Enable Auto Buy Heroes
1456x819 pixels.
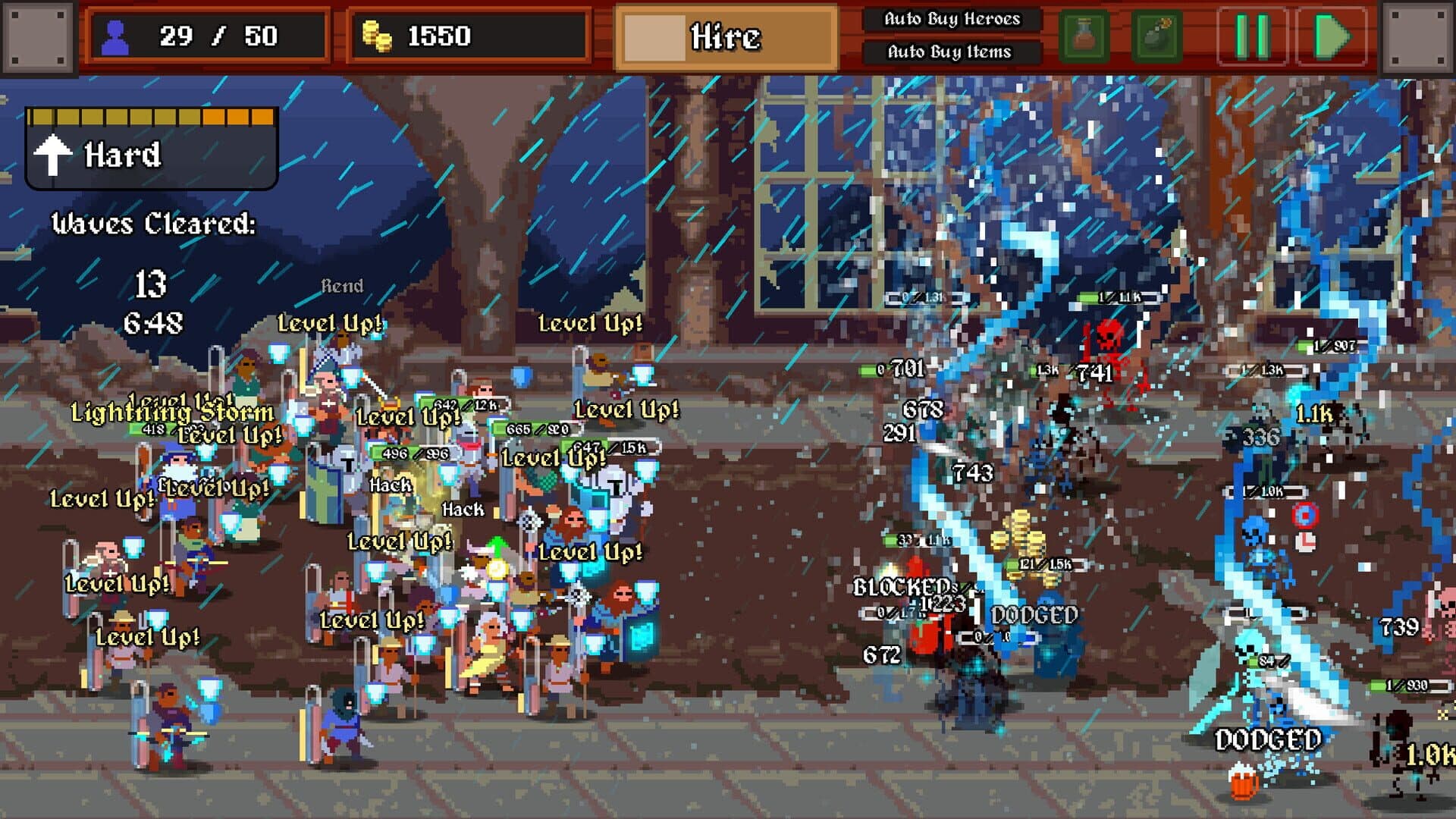pos(951,20)
